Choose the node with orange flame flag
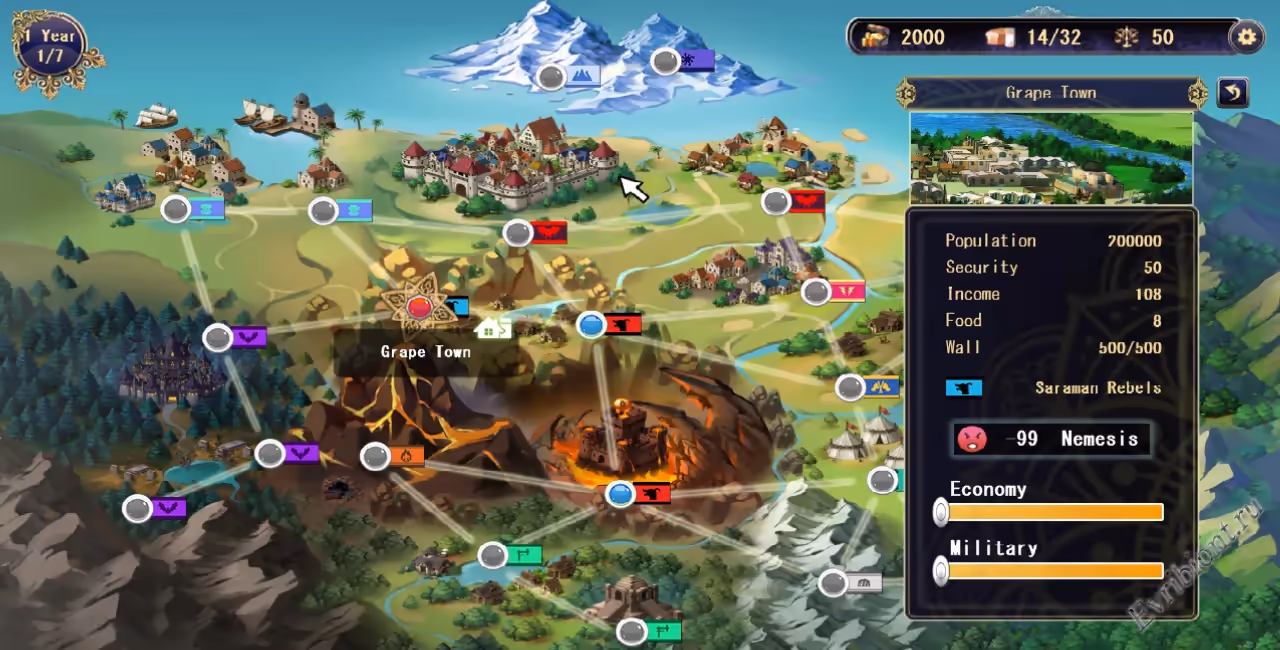 coord(375,457)
